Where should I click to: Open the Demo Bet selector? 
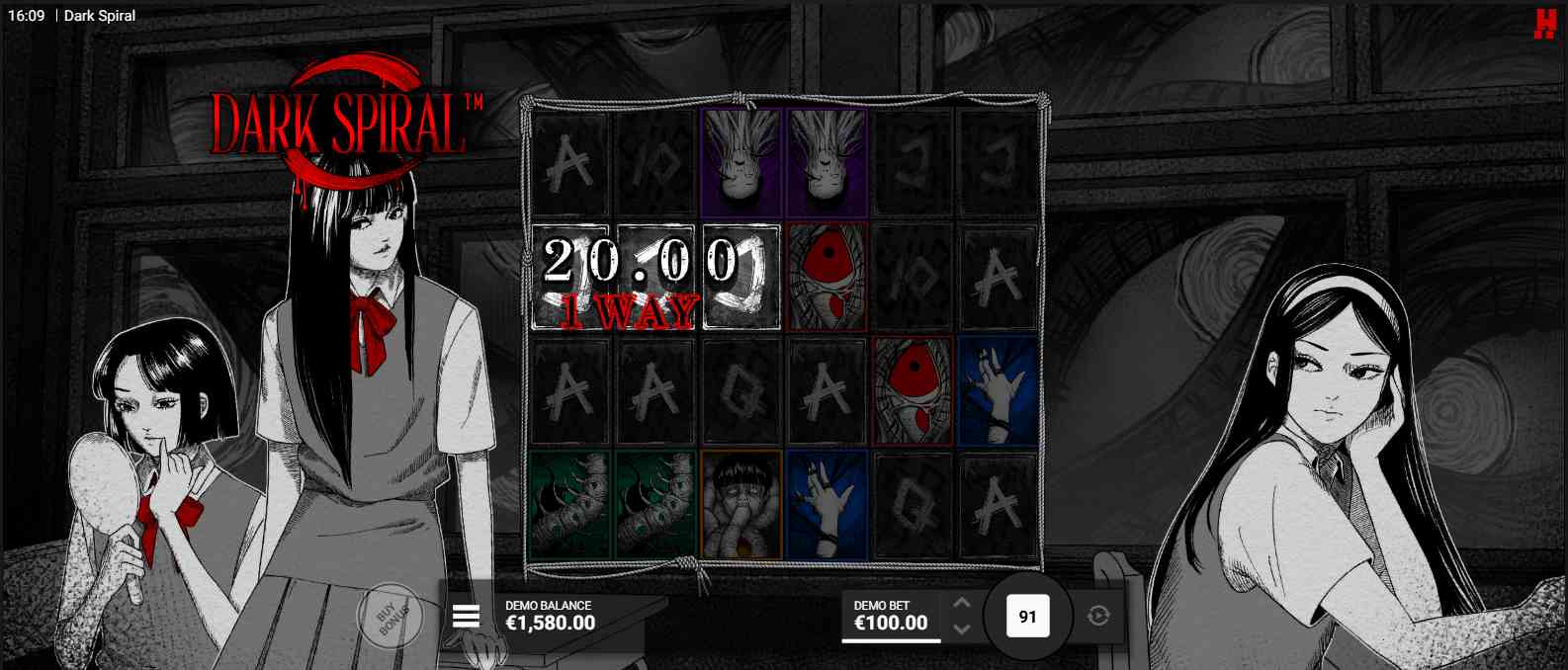point(890,616)
